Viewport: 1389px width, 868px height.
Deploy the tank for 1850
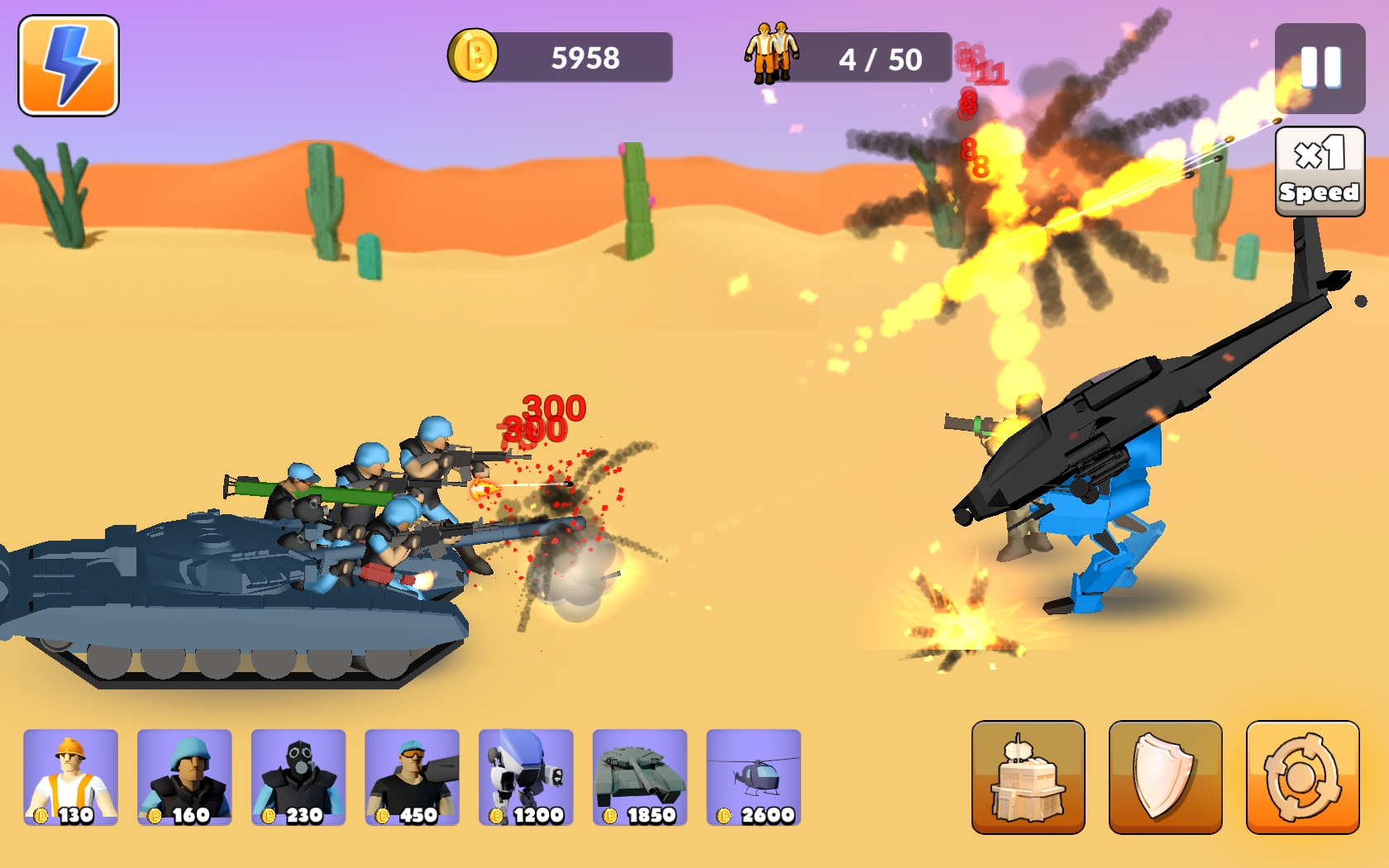click(640, 777)
